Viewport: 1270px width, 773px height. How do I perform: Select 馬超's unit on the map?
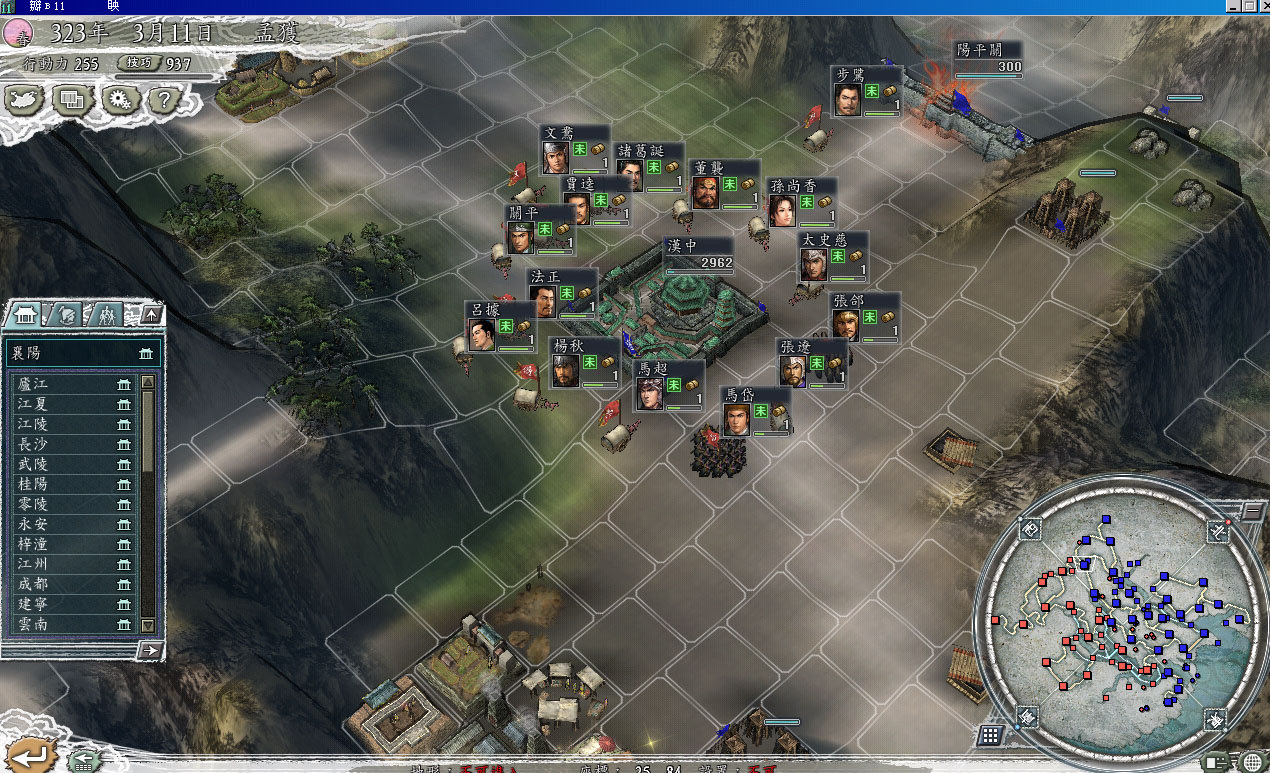(651, 392)
